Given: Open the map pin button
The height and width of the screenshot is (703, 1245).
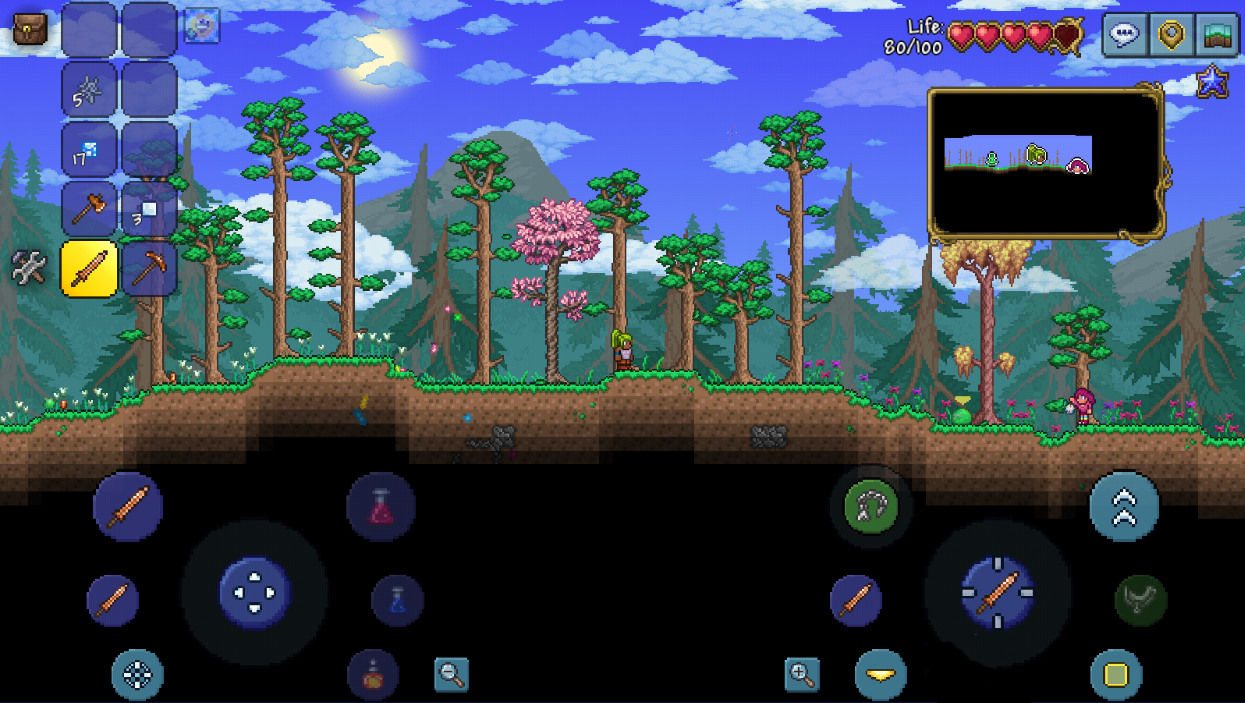Looking at the screenshot, I should point(1170,35).
